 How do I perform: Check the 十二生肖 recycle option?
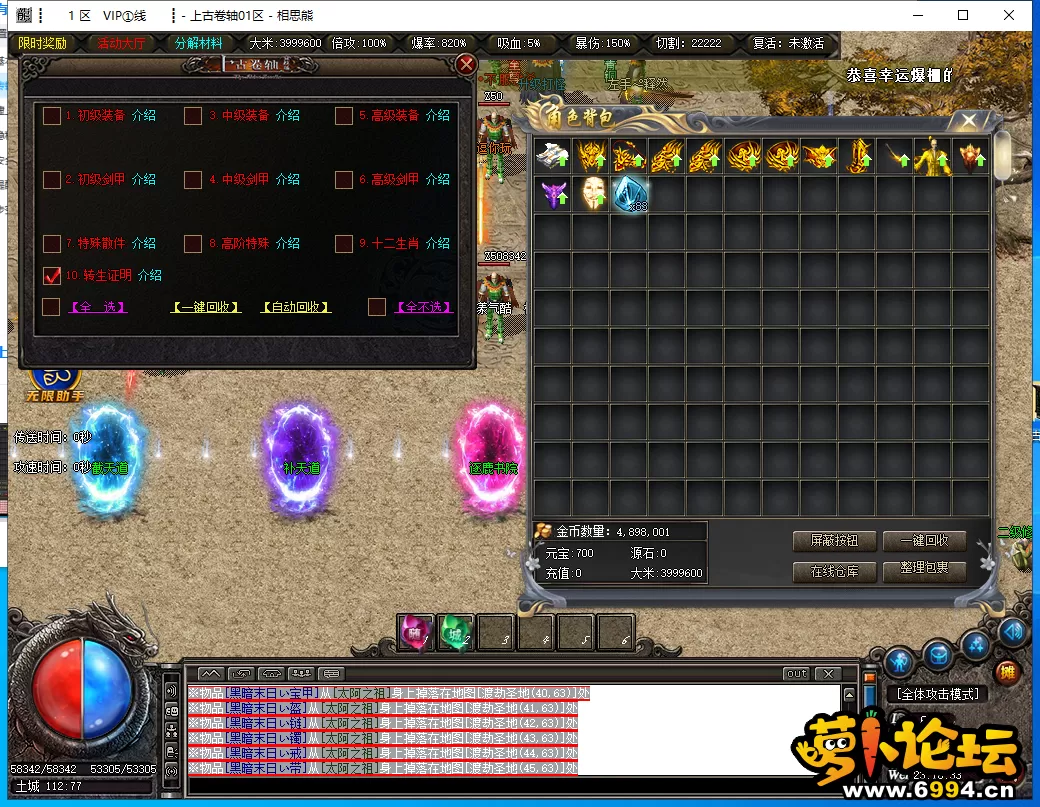click(344, 244)
